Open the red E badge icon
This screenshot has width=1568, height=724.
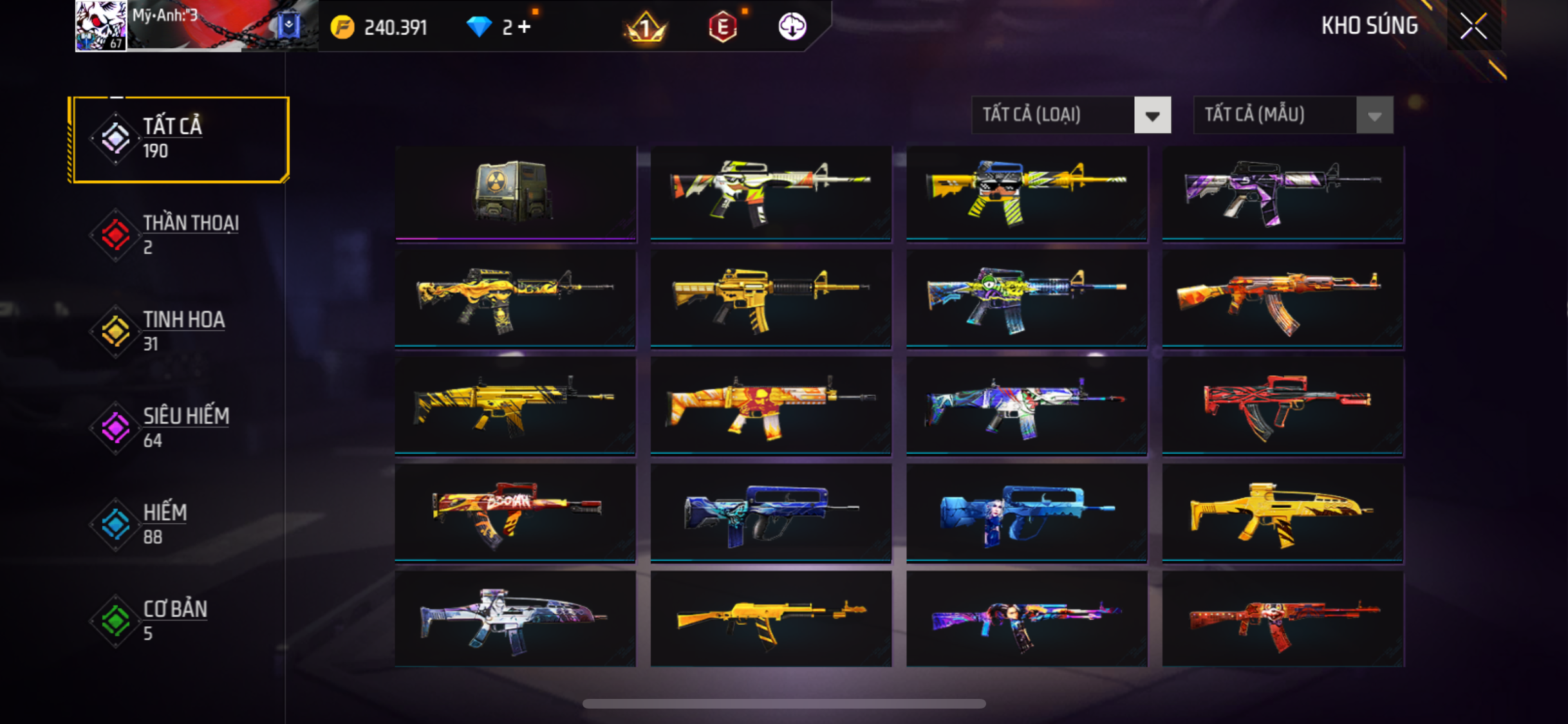(722, 27)
